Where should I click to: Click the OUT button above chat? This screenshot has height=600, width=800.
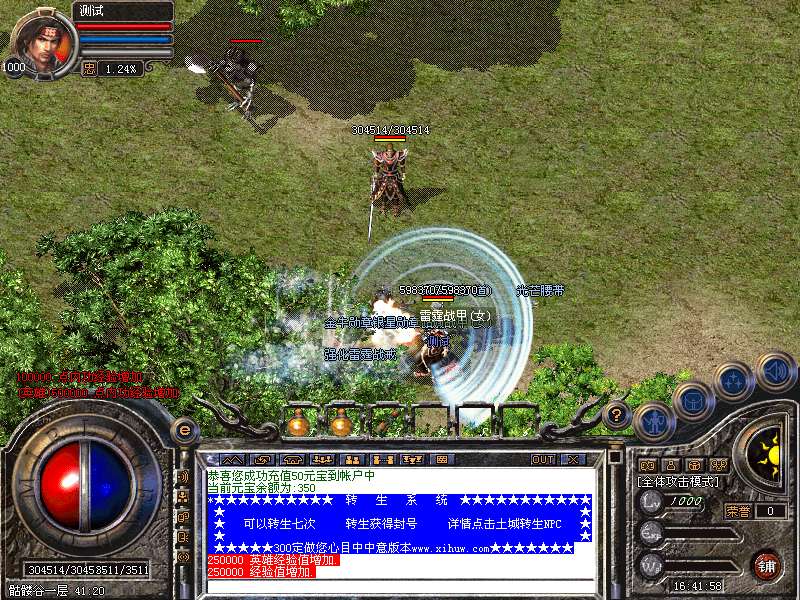click(x=543, y=460)
